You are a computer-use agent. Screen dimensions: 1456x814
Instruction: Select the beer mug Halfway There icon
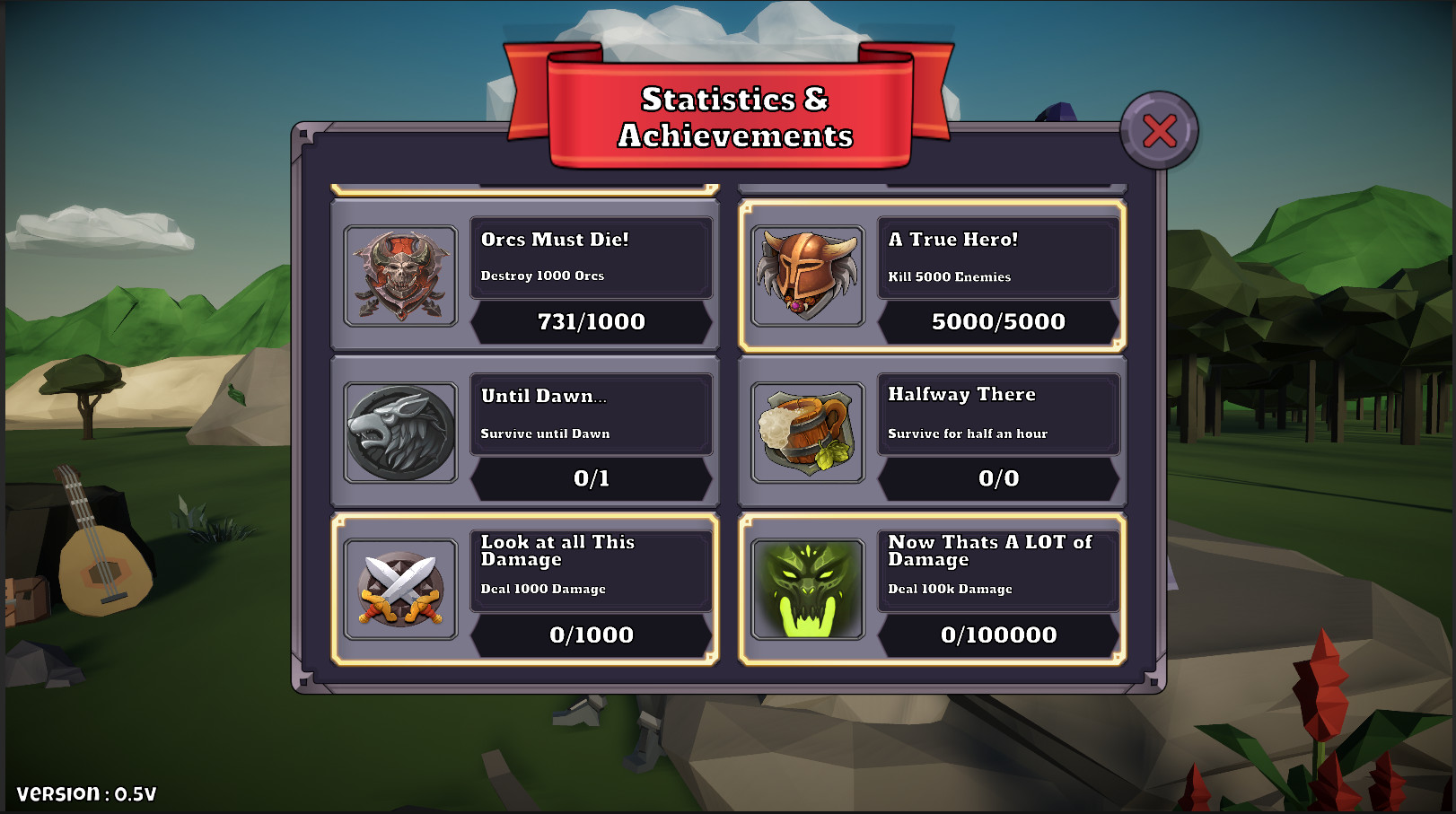[807, 431]
